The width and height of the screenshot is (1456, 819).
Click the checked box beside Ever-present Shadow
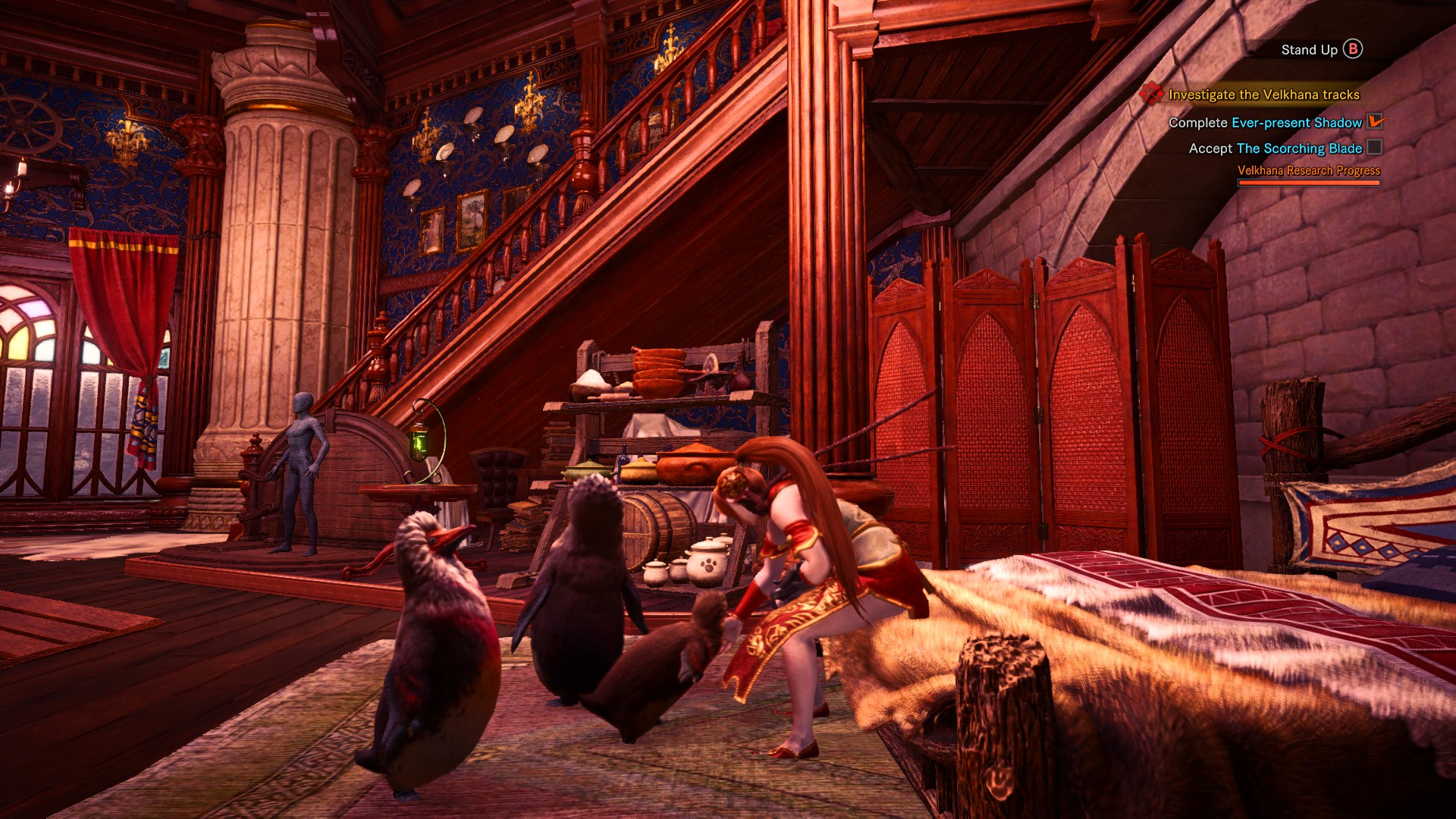(1375, 121)
